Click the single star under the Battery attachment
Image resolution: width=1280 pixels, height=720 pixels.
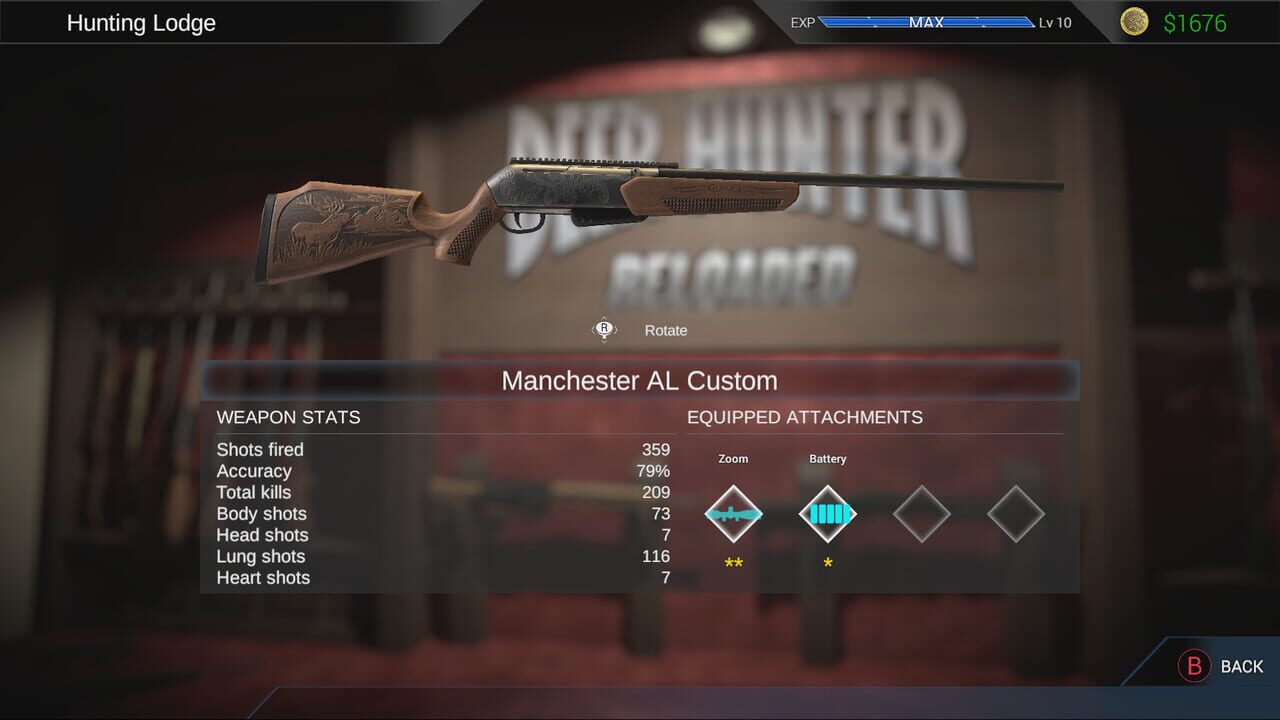pyautogui.click(x=826, y=562)
